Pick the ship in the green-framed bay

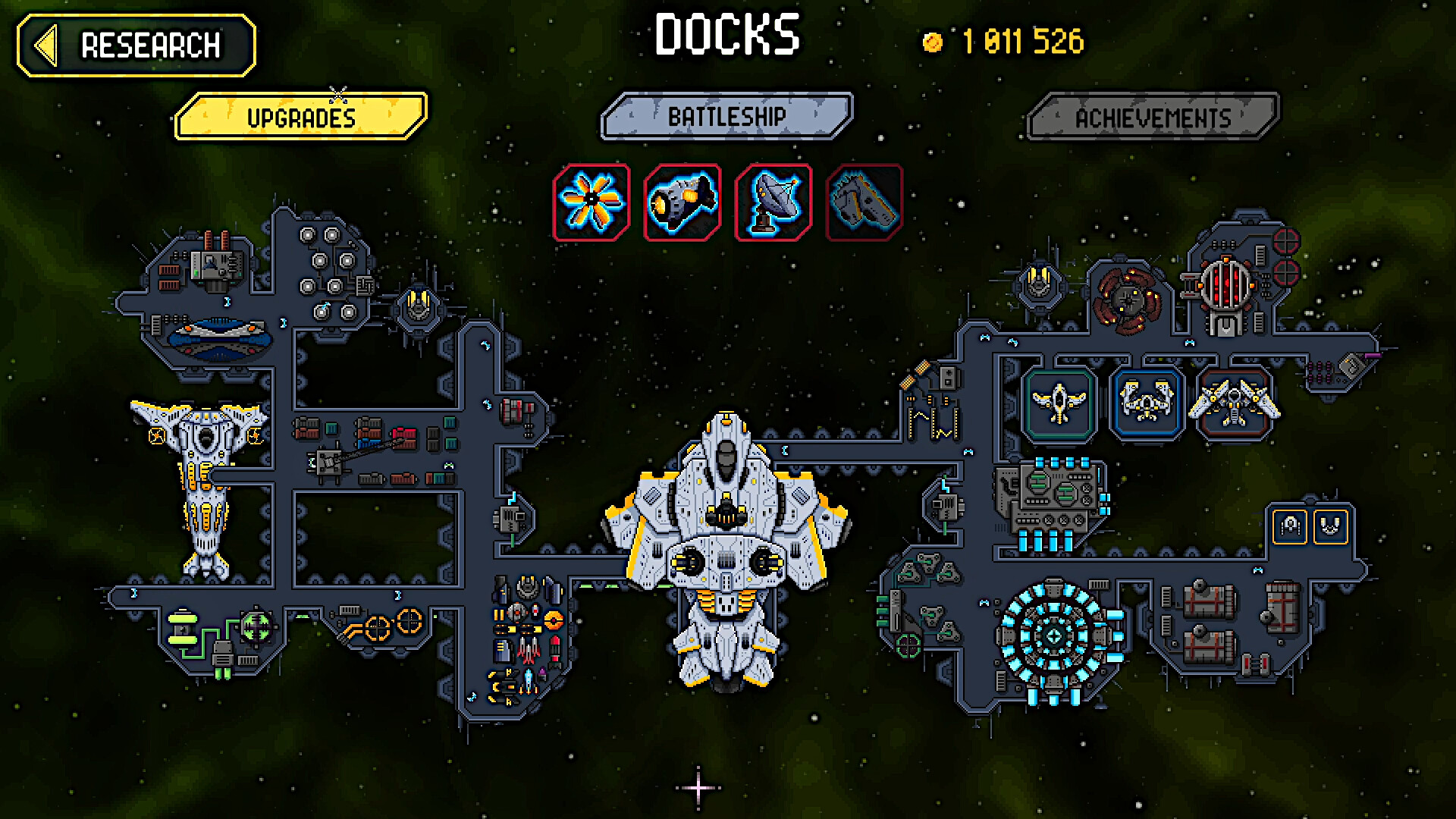(1059, 402)
